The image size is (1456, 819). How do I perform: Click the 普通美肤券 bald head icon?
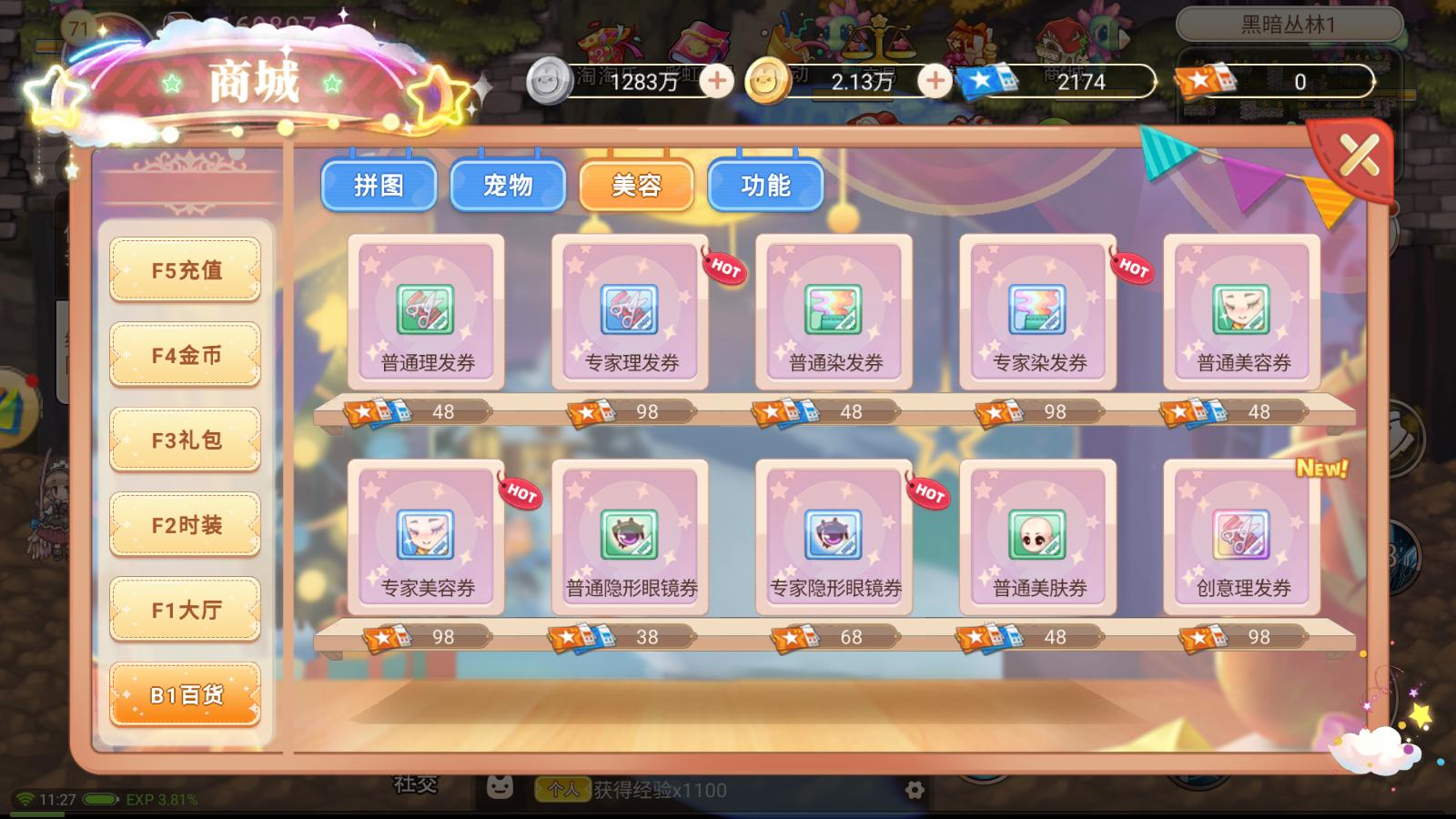tap(1038, 537)
